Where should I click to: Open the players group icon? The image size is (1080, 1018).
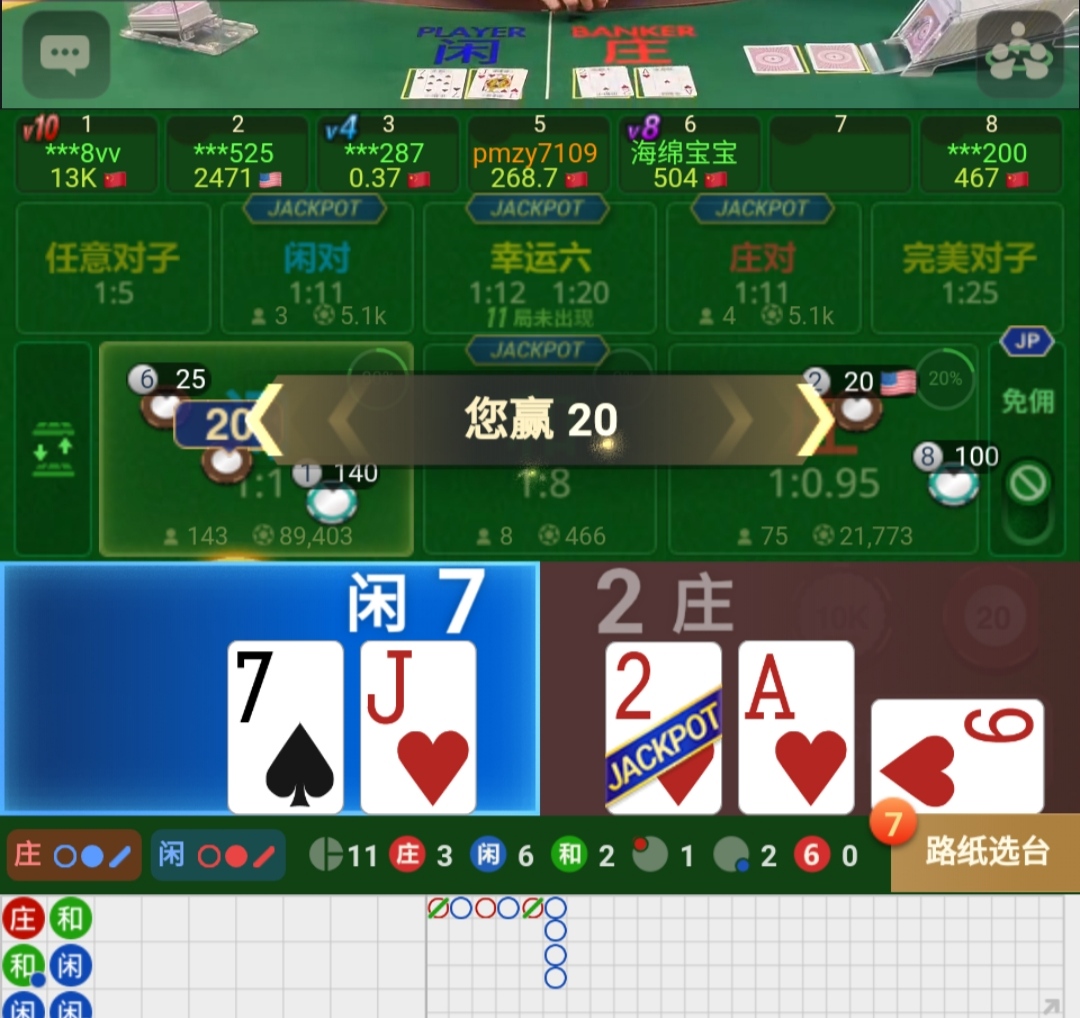[1018, 56]
